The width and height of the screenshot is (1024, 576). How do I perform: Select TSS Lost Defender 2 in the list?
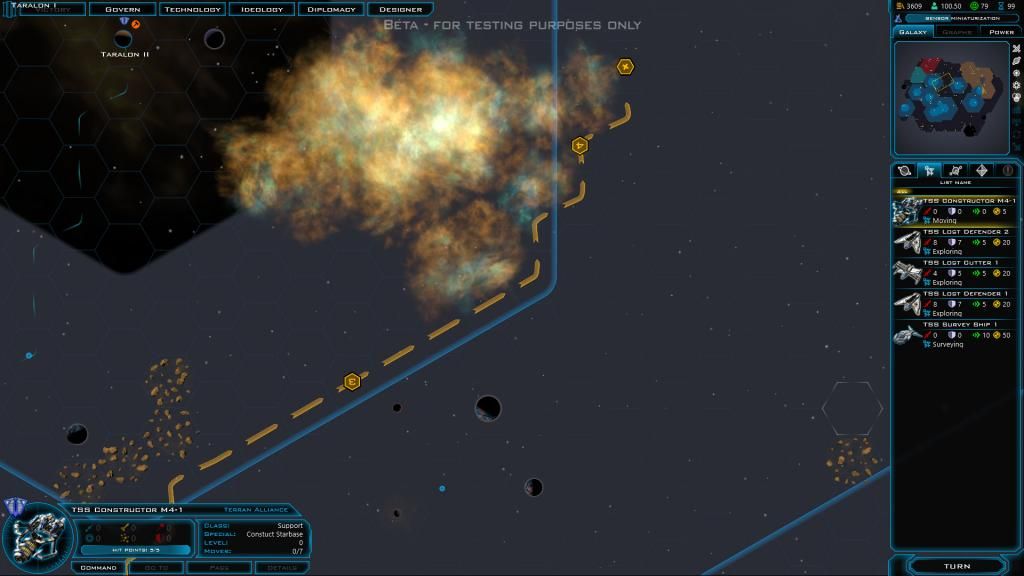[954, 241]
